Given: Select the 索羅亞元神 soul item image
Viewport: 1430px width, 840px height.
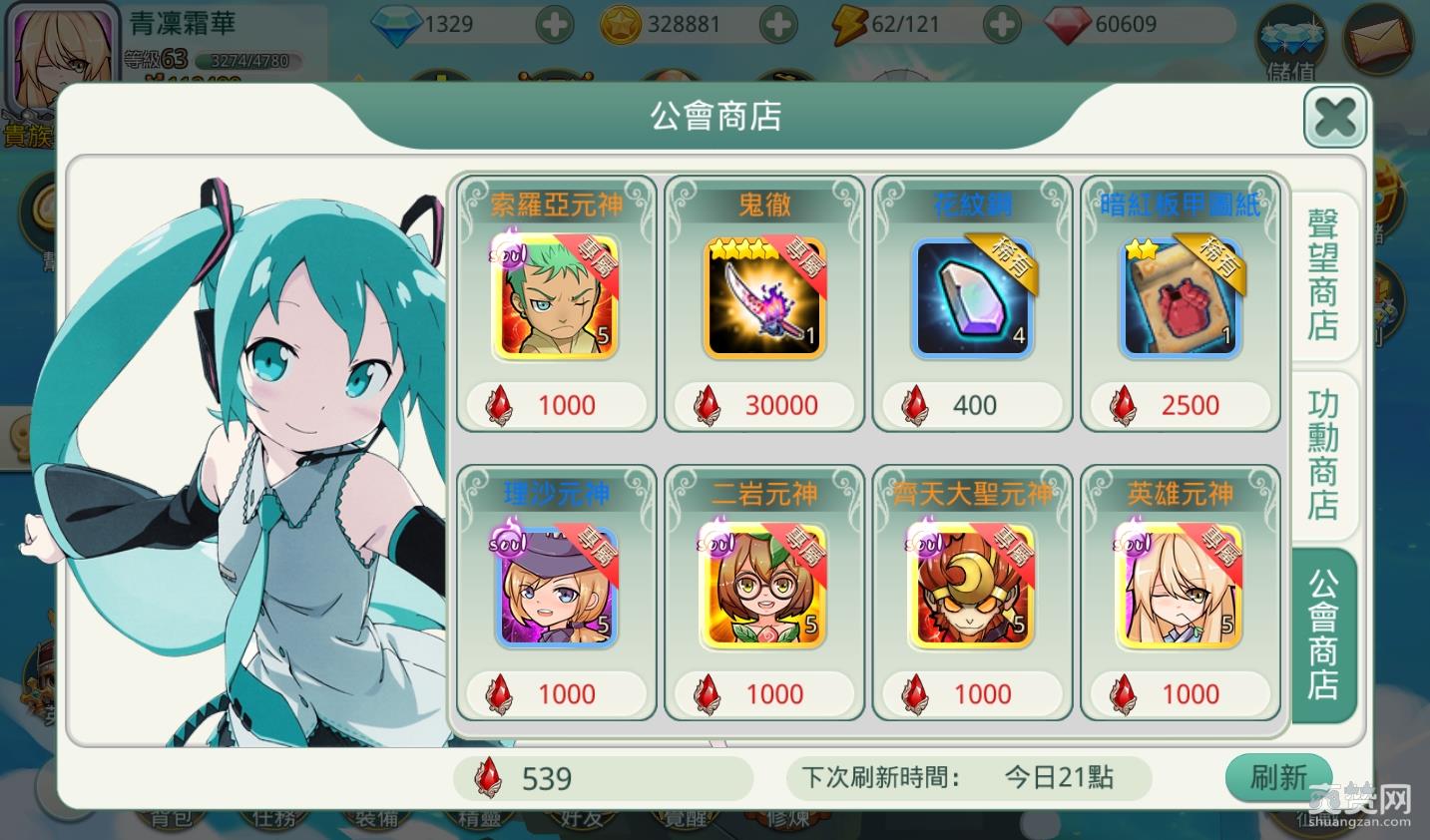Looking at the screenshot, I should pyautogui.click(x=556, y=297).
